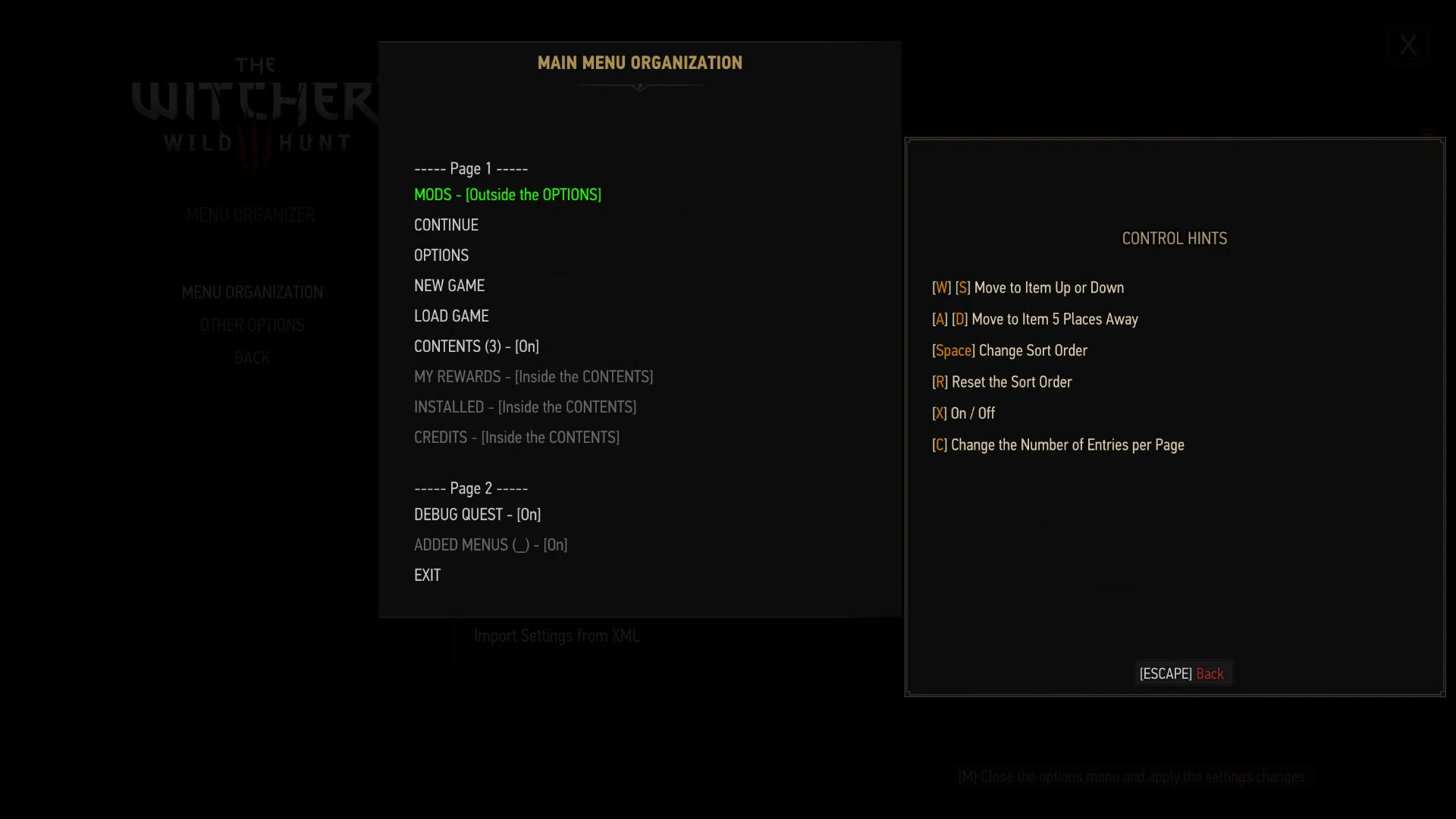Select INSTALLED inside the CONTENTS

click(525, 406)
